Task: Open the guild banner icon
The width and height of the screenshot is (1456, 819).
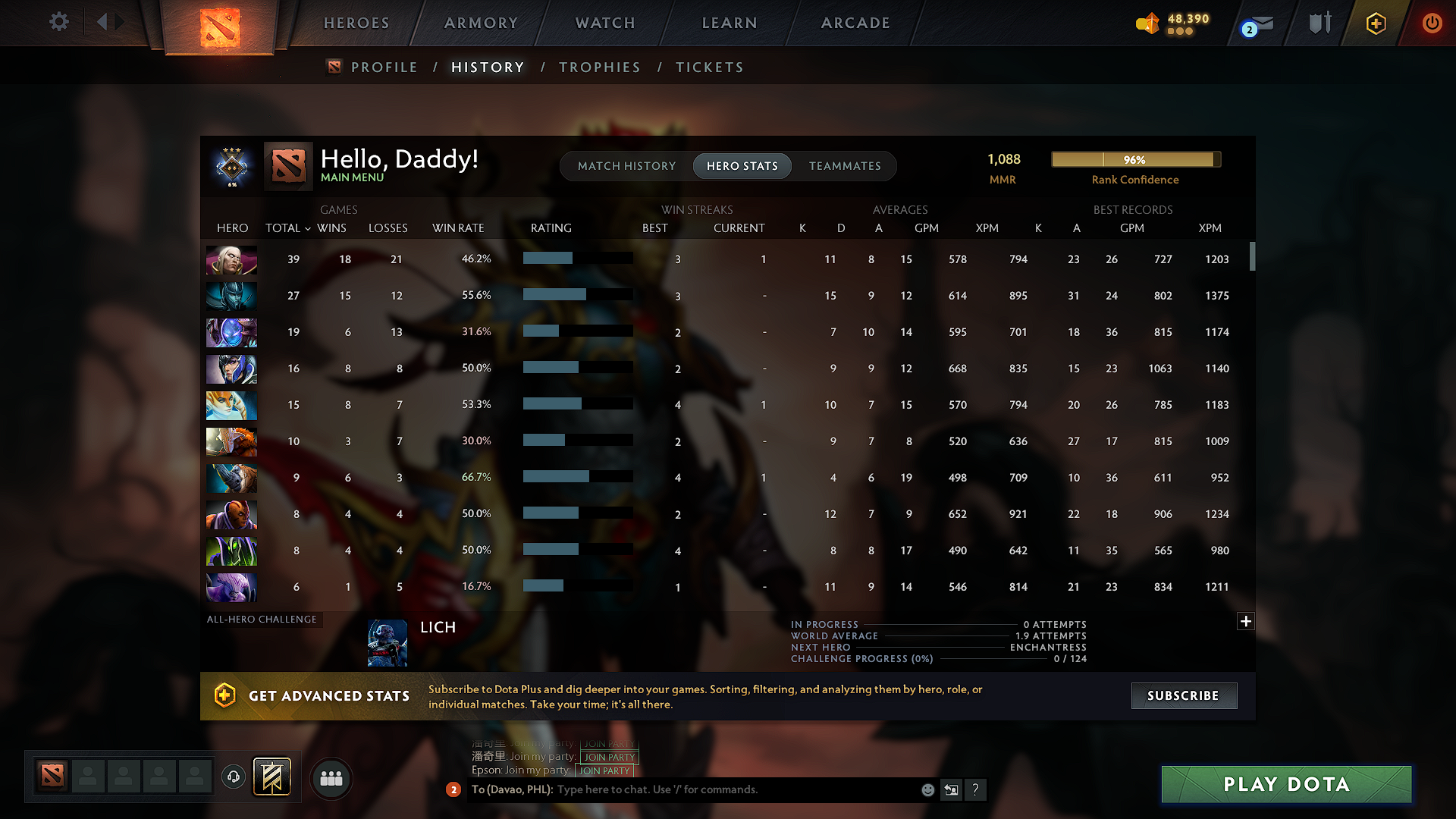Action: pyautogui.click(x=272, y=777)
